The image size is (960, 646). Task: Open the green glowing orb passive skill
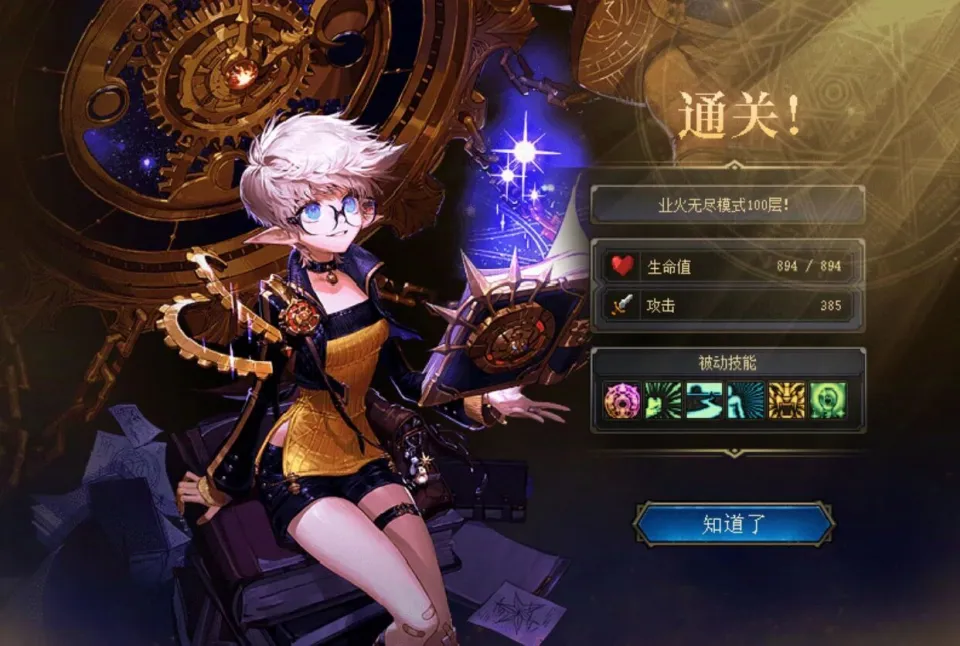[x=827, y=400]
